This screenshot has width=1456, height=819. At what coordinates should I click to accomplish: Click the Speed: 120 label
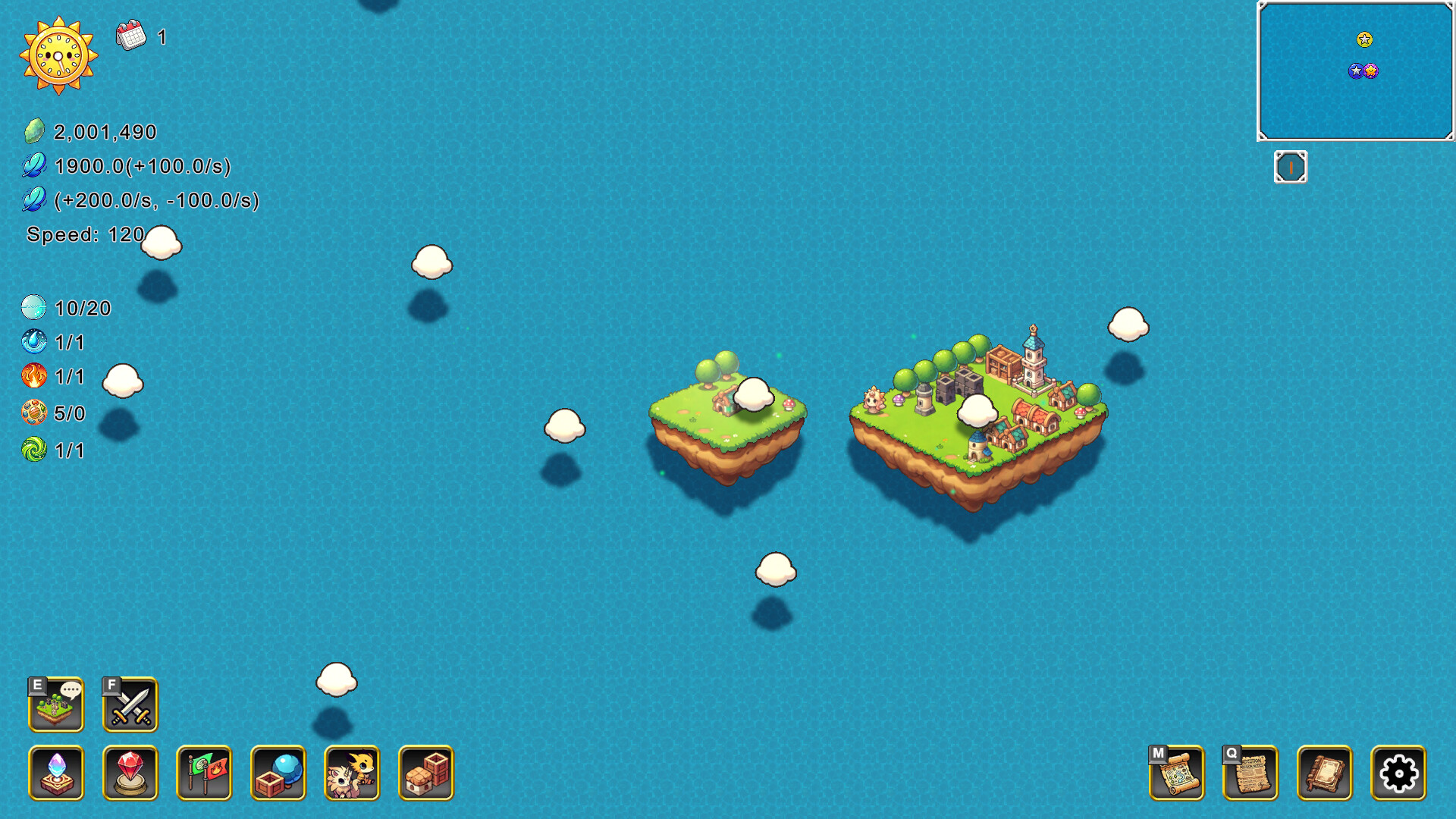pos(86,235)
